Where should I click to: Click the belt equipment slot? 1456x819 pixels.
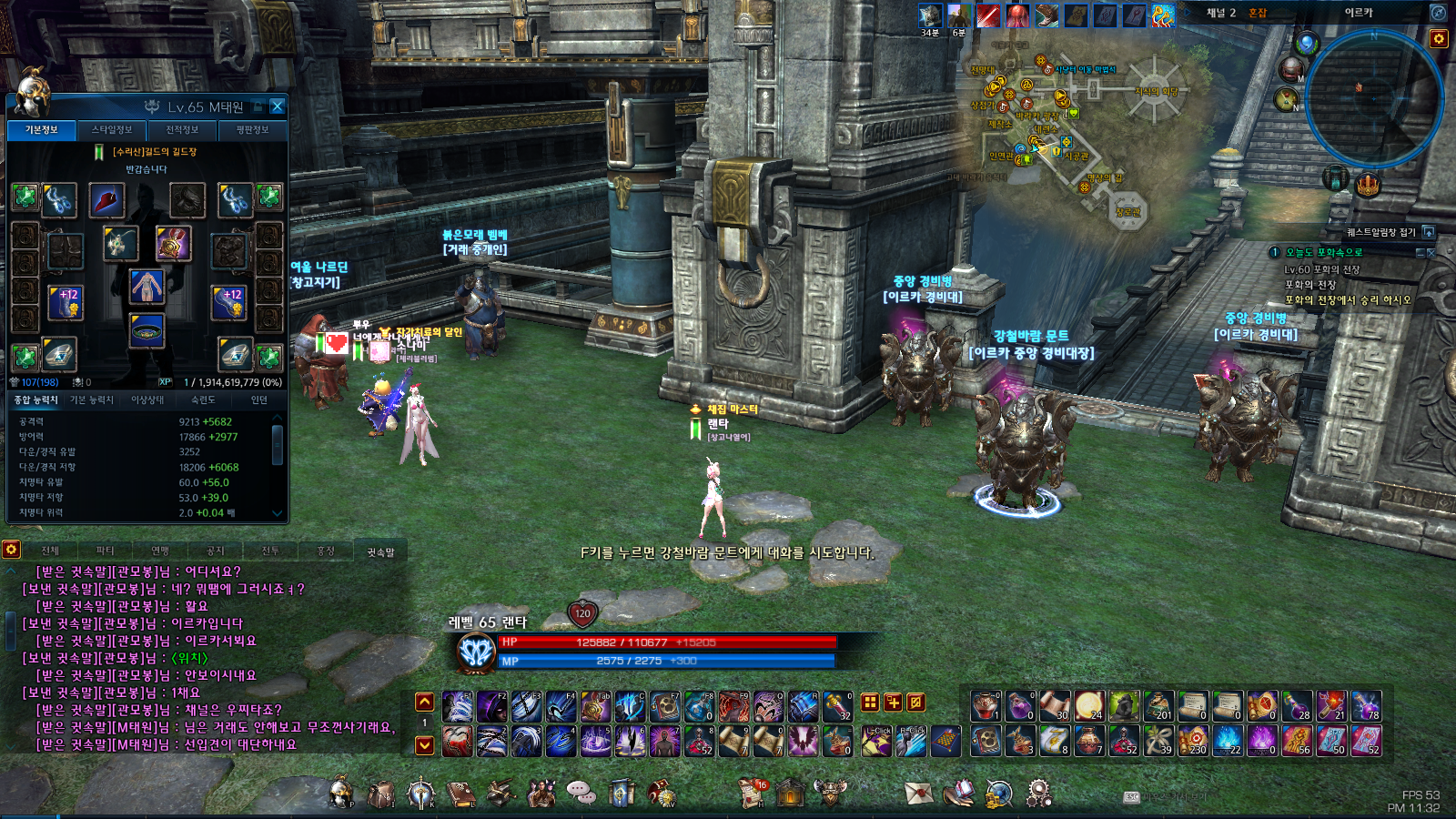point(147,330)
